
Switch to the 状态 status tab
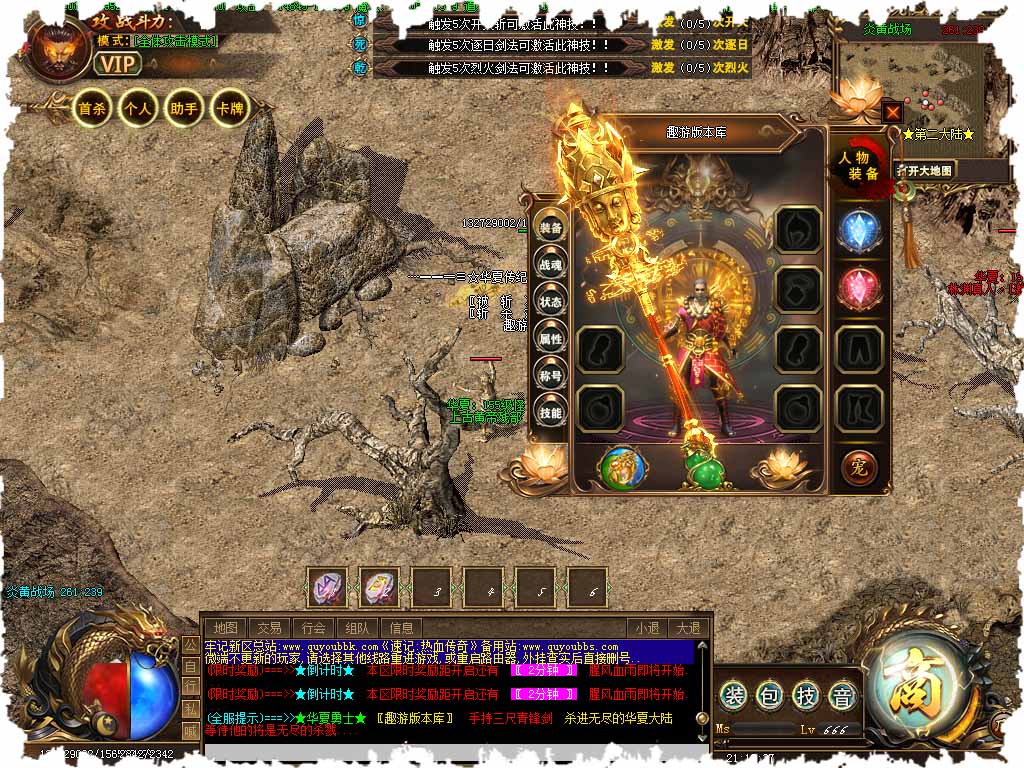tap(551, 302)
